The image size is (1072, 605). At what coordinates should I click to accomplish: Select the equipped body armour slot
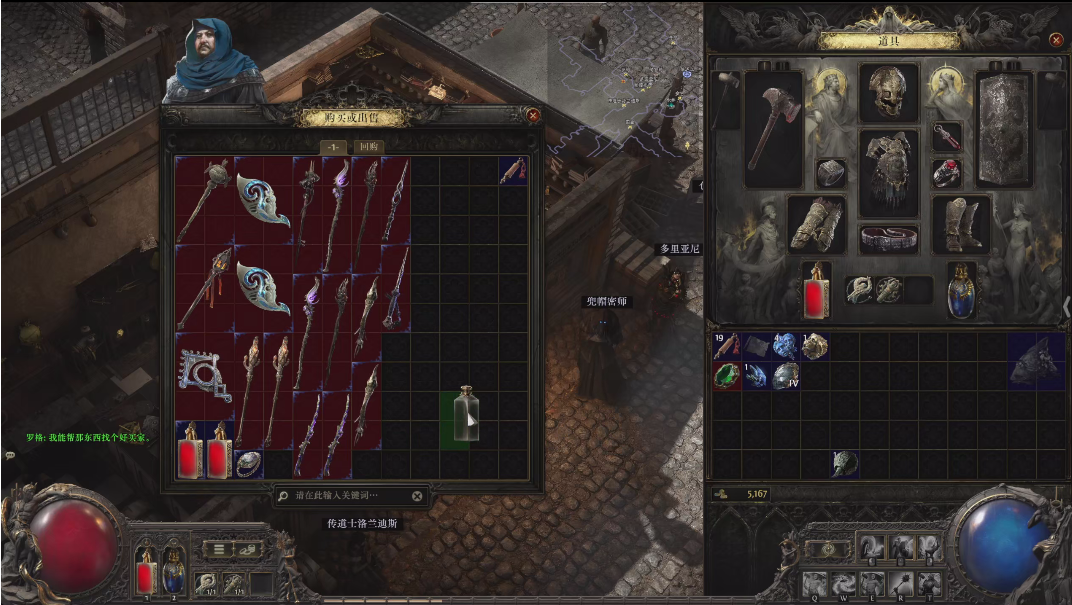coord(888,172)
